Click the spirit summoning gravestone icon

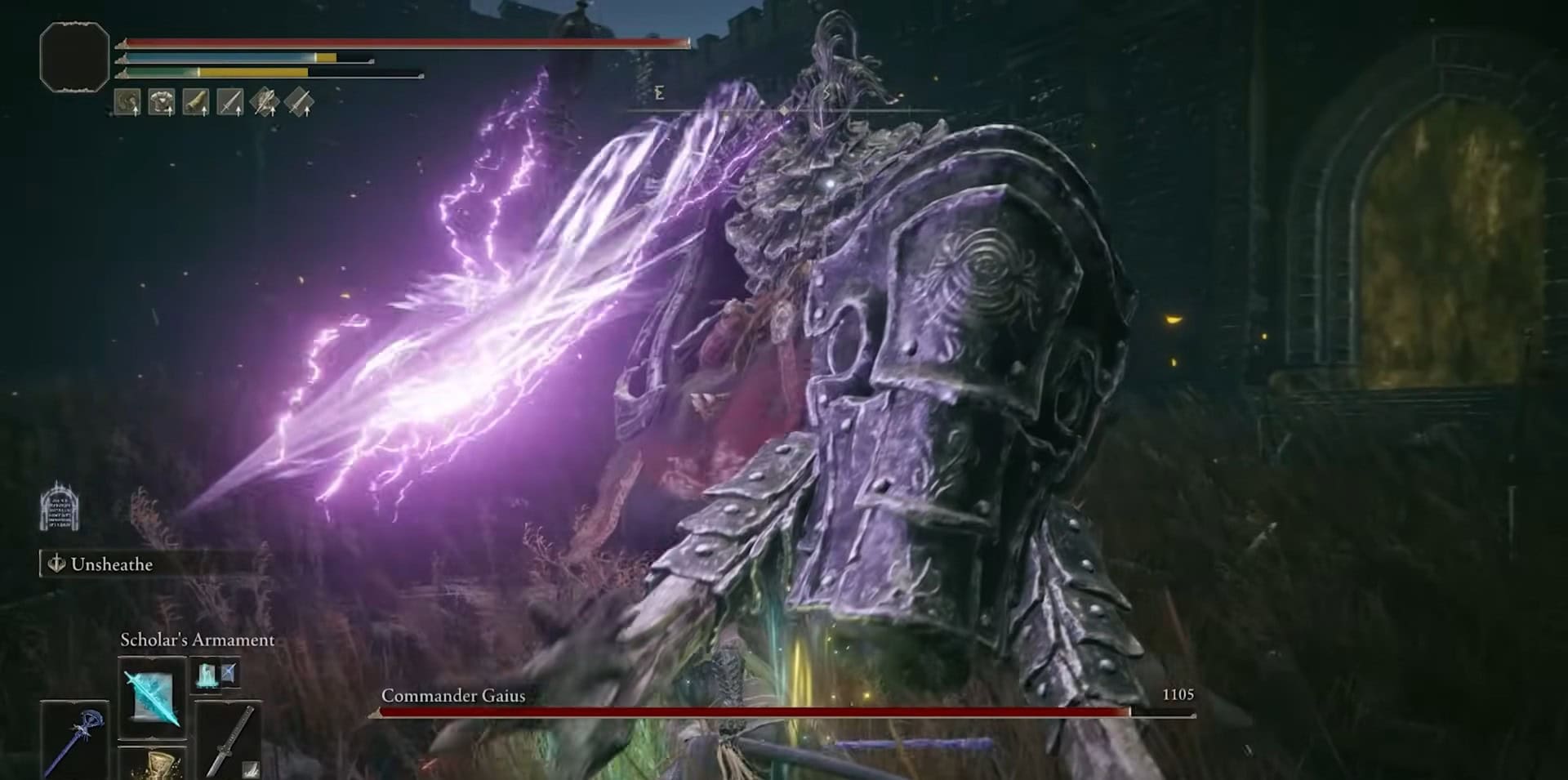tap(60, 507)
